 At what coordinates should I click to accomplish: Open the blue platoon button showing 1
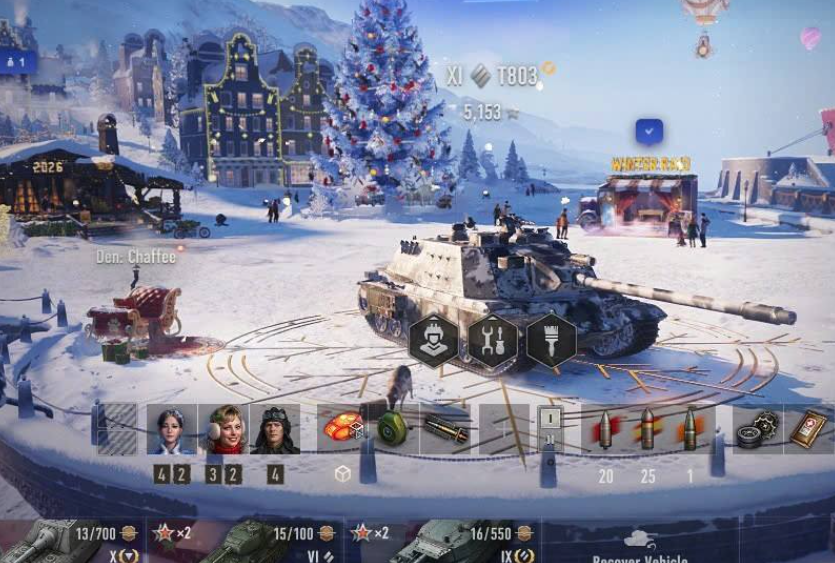pyautogui.click(x=17, y=62)
